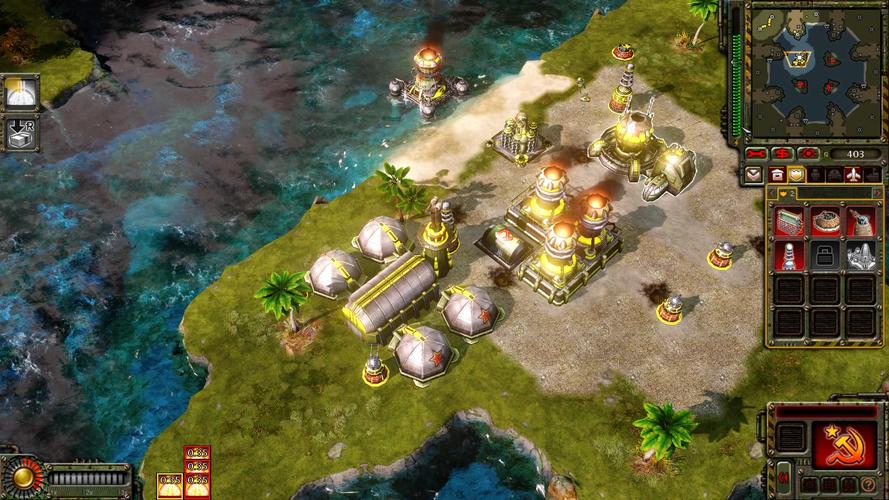The height and width of the screenshot is (500, 889).
Task: Open the main structures production tab
Action: point(777,174)
